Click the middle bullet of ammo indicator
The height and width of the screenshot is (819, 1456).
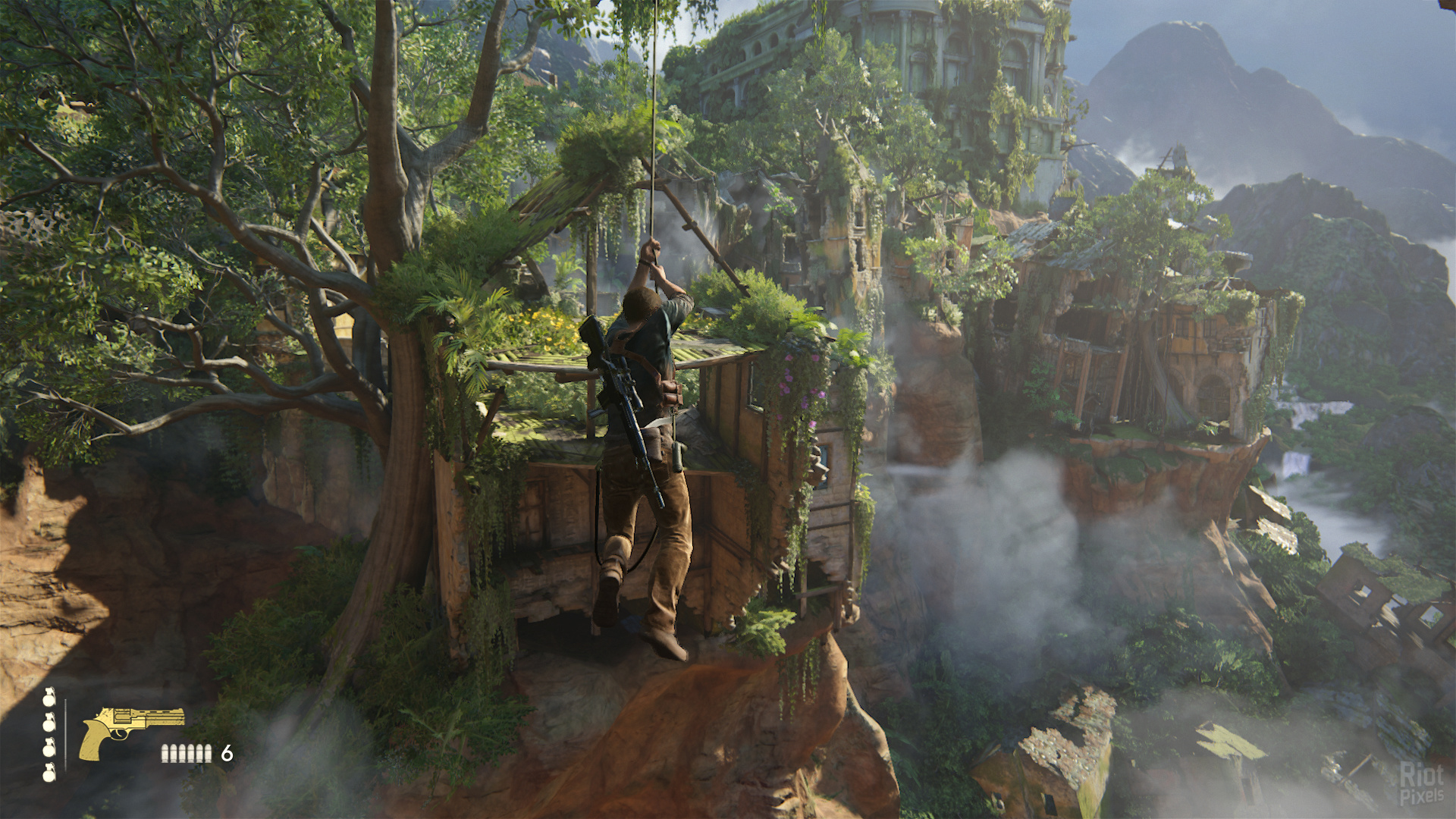click(x=186, y=753)
